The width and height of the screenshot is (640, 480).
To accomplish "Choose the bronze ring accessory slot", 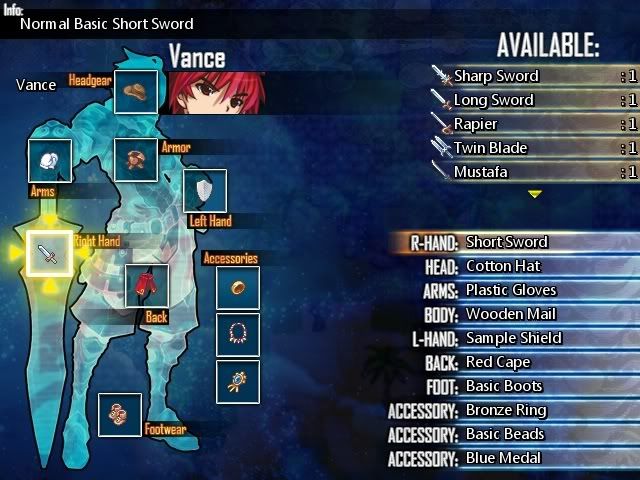I will pyautogui.click(x=238, y=287).
